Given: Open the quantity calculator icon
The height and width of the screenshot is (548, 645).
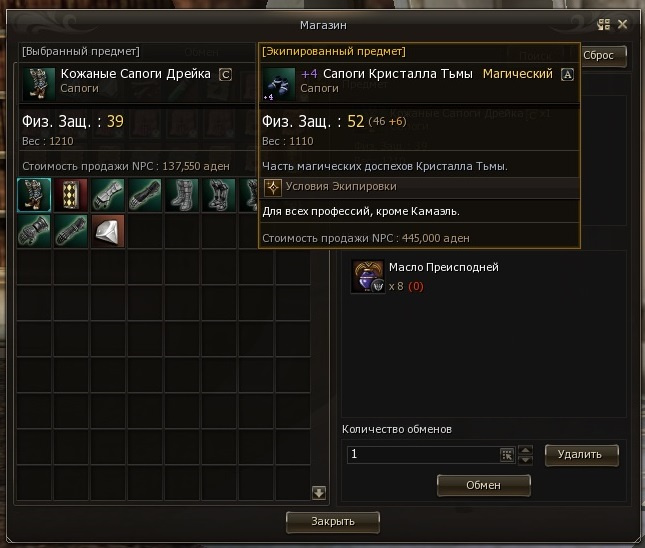Looking at the screenshot, I should pos(507,454).
